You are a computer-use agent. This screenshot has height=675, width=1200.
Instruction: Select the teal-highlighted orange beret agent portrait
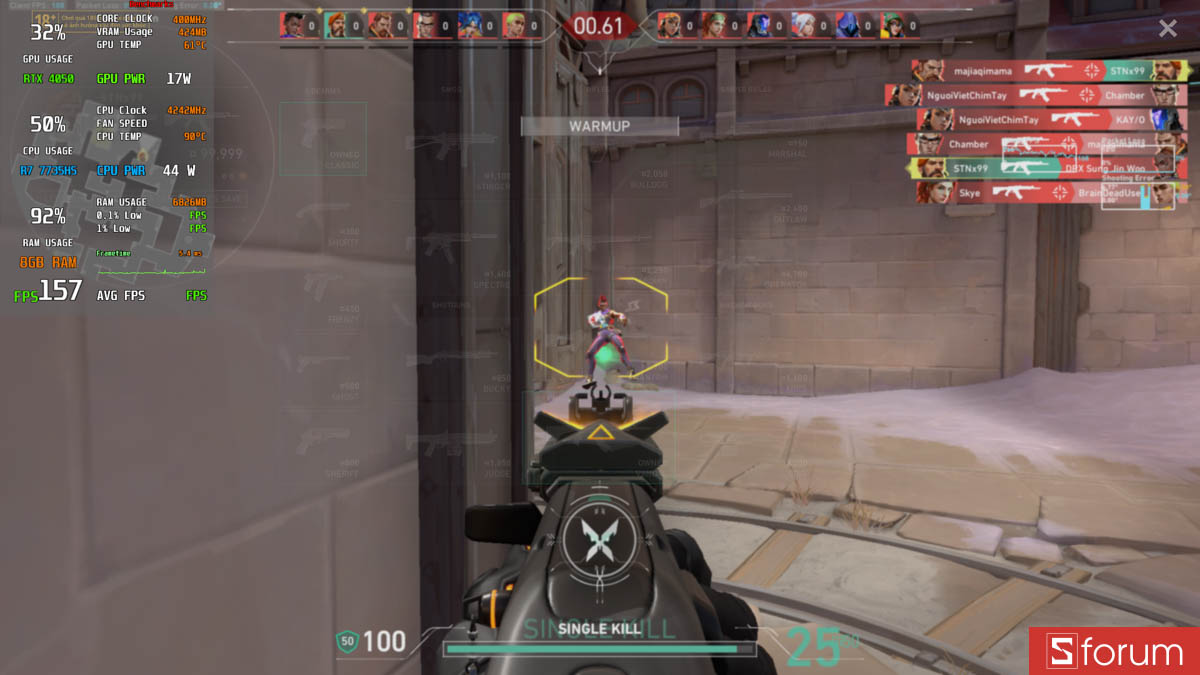[336, 25]
